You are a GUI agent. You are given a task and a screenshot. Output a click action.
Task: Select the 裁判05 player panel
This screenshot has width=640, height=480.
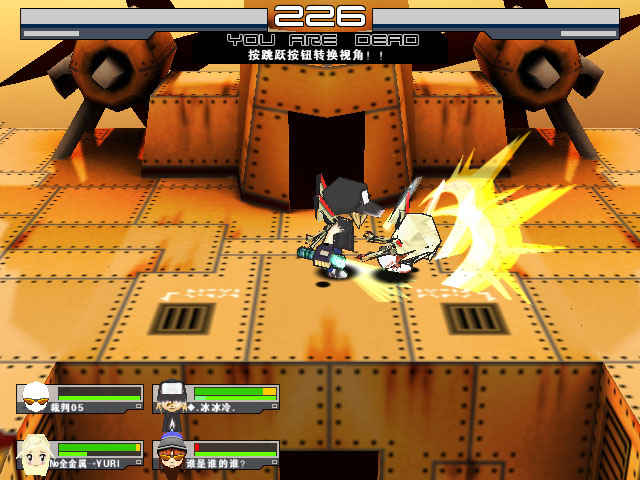(x=80, y=399)
